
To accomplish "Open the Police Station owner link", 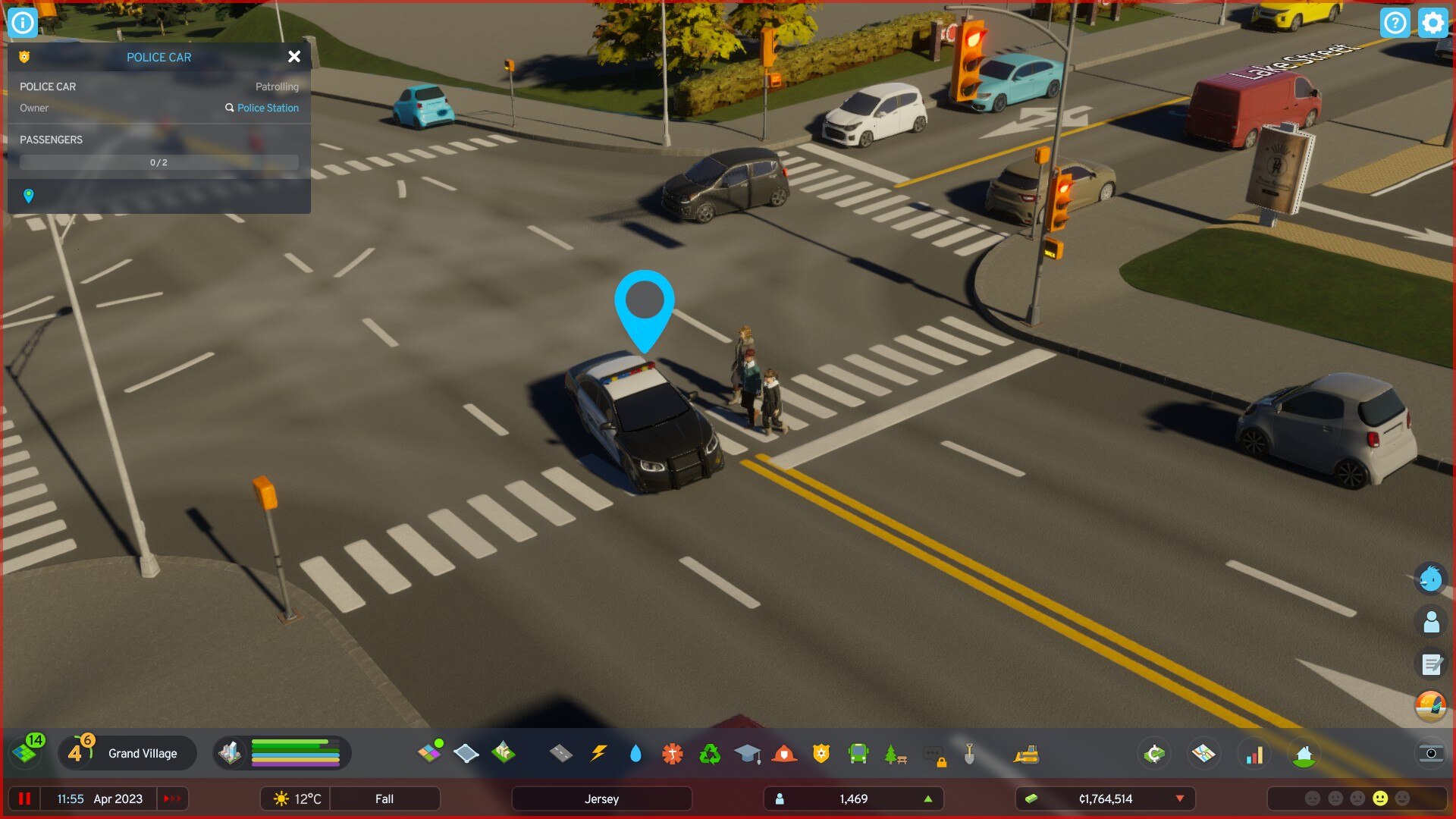I will coord(267,108).
